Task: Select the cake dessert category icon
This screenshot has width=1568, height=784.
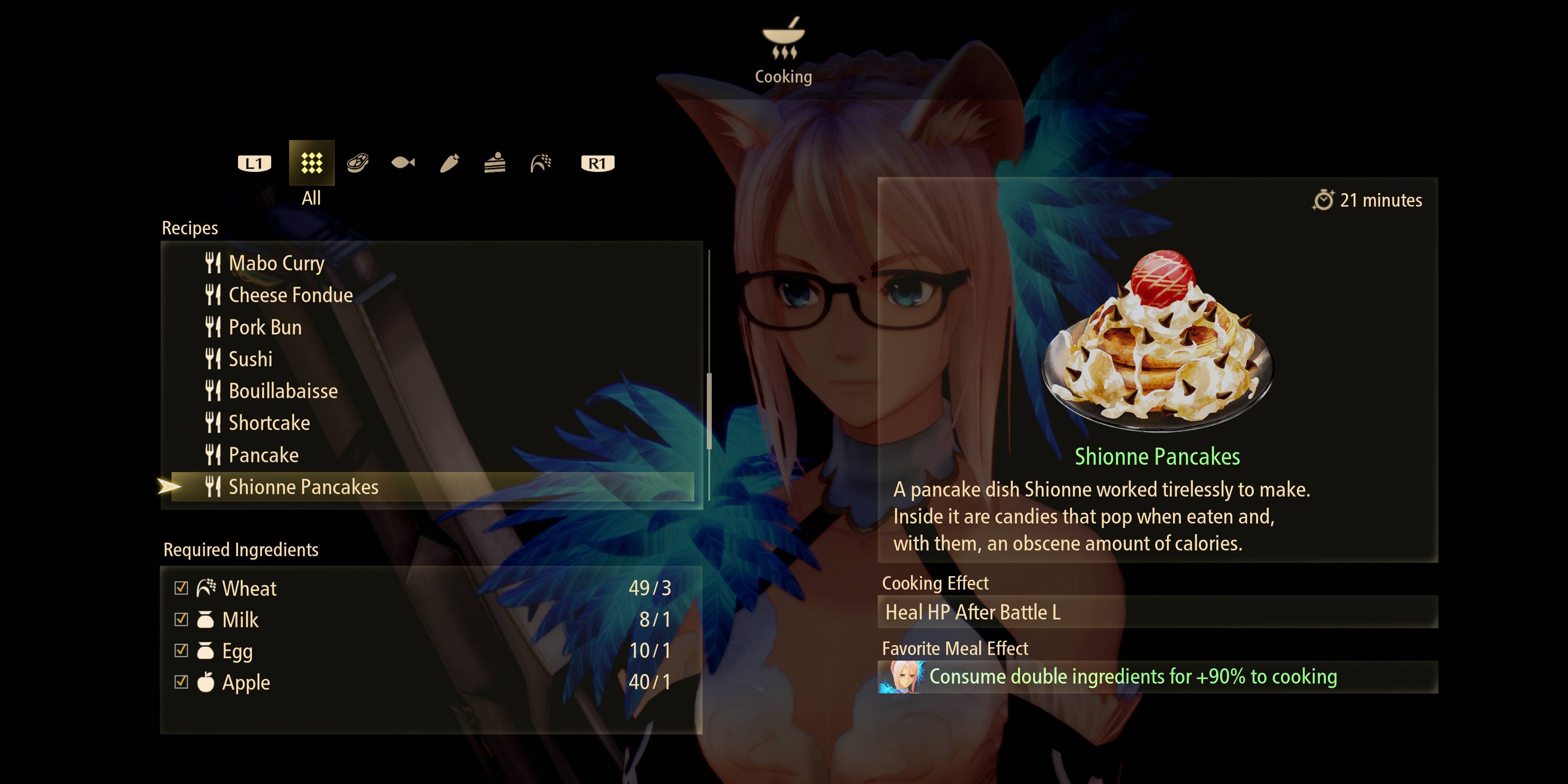Action: click(494, 163)
